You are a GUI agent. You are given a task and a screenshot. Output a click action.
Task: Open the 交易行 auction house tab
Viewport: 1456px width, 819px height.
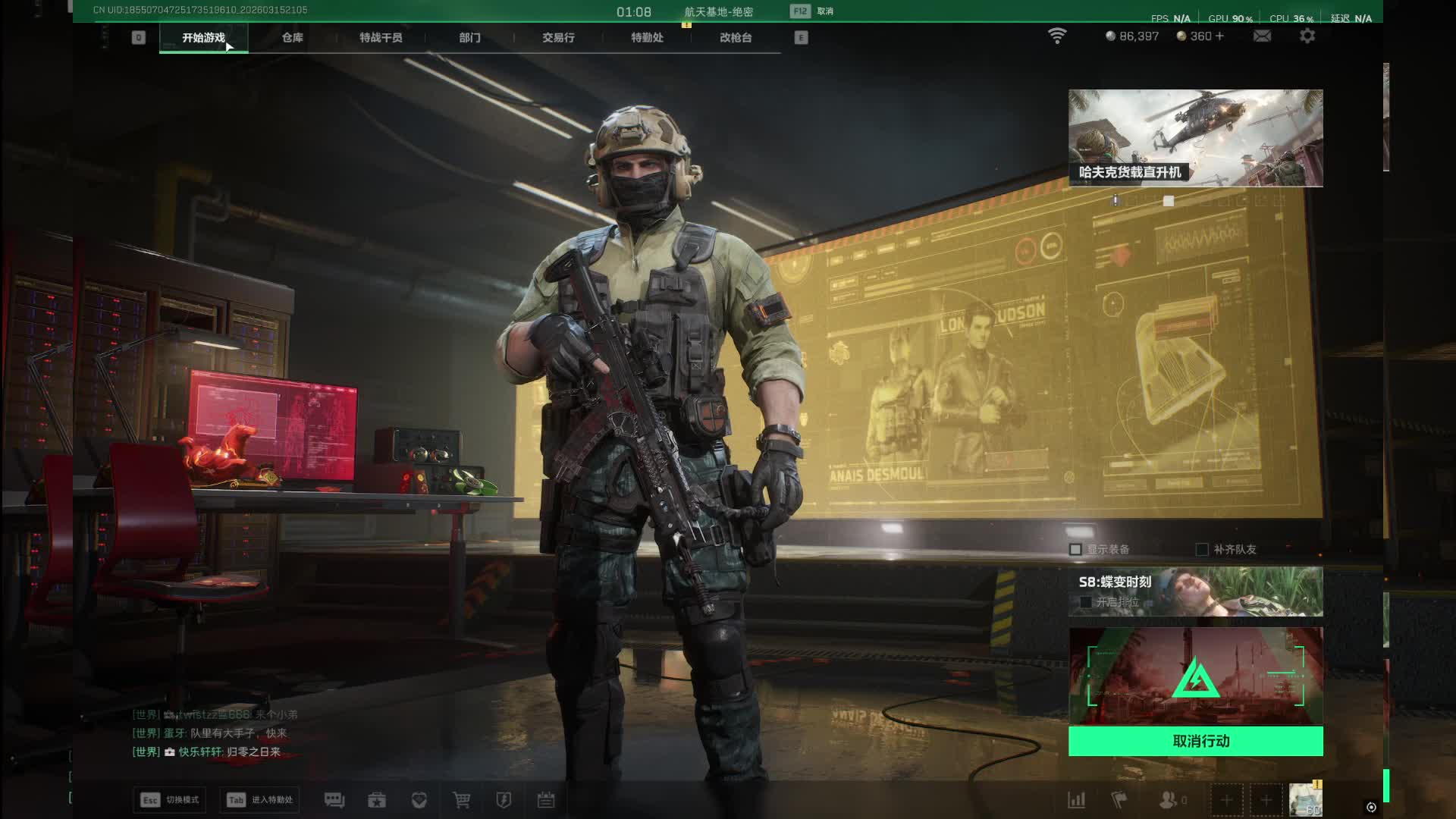(x=558, y=37)
